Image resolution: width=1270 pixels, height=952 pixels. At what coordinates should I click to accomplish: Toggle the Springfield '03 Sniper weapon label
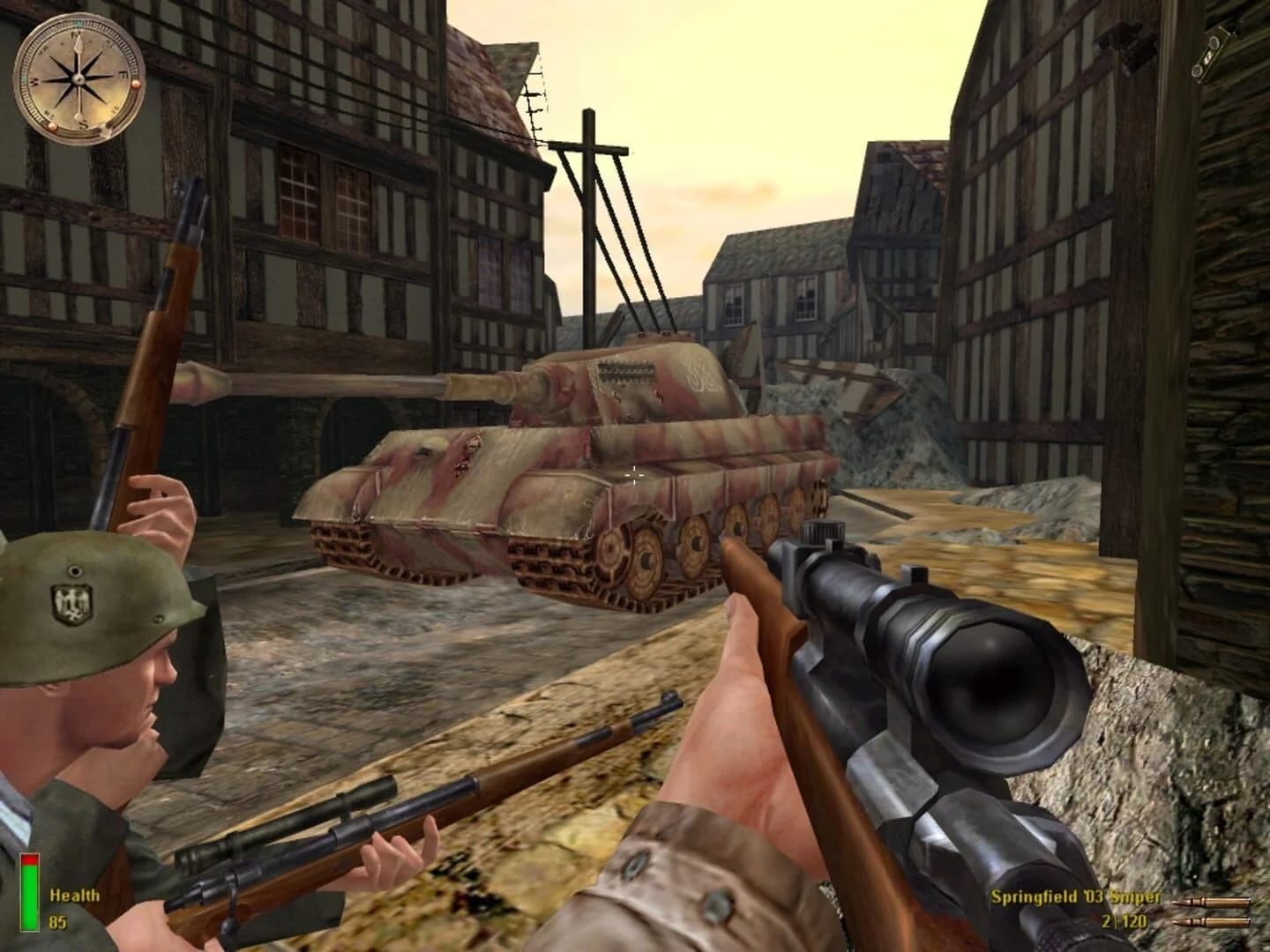click(1078, 896)
